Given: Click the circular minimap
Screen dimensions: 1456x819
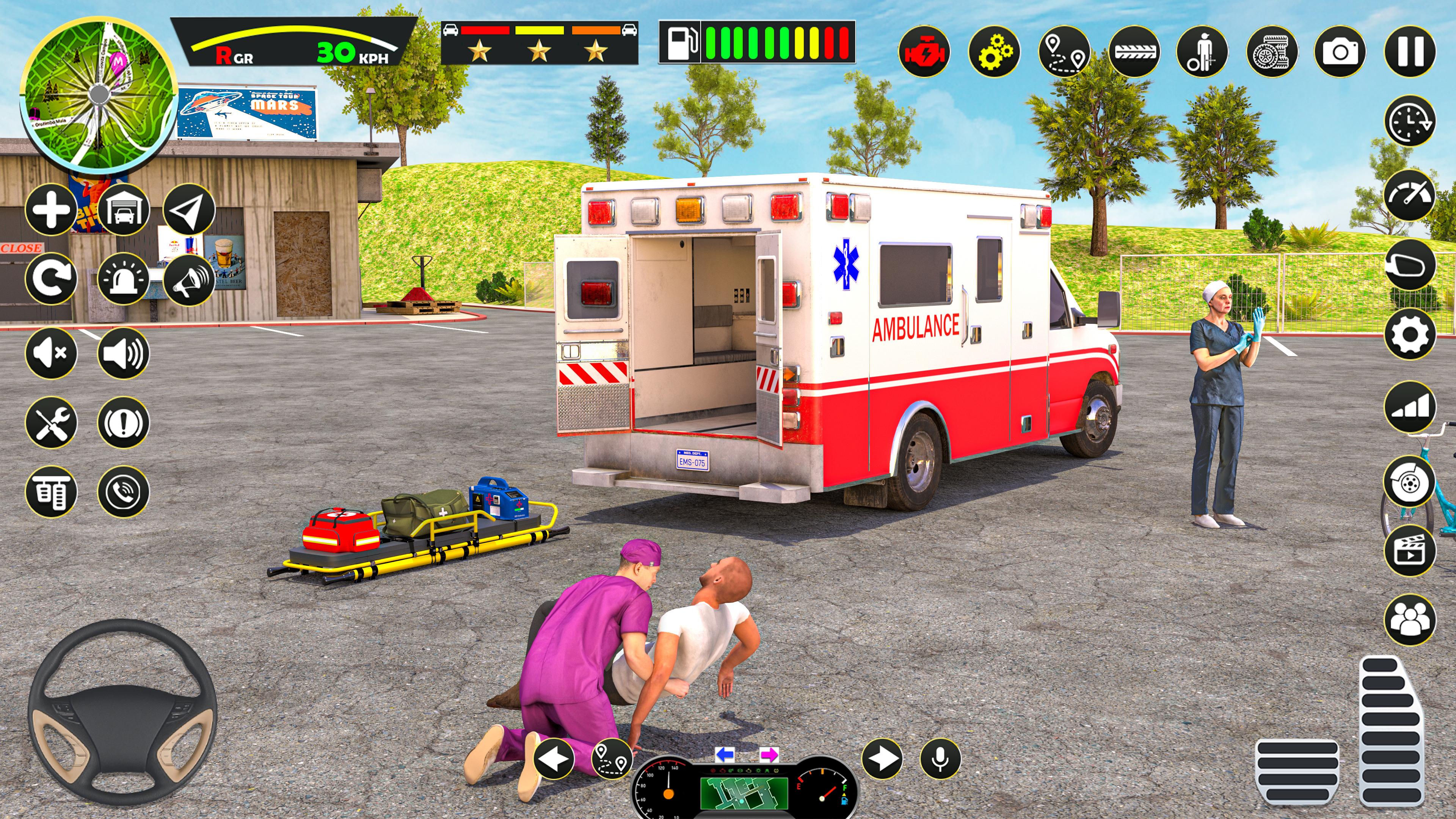Looking at the screenshot, I should [x=99, y=94].
